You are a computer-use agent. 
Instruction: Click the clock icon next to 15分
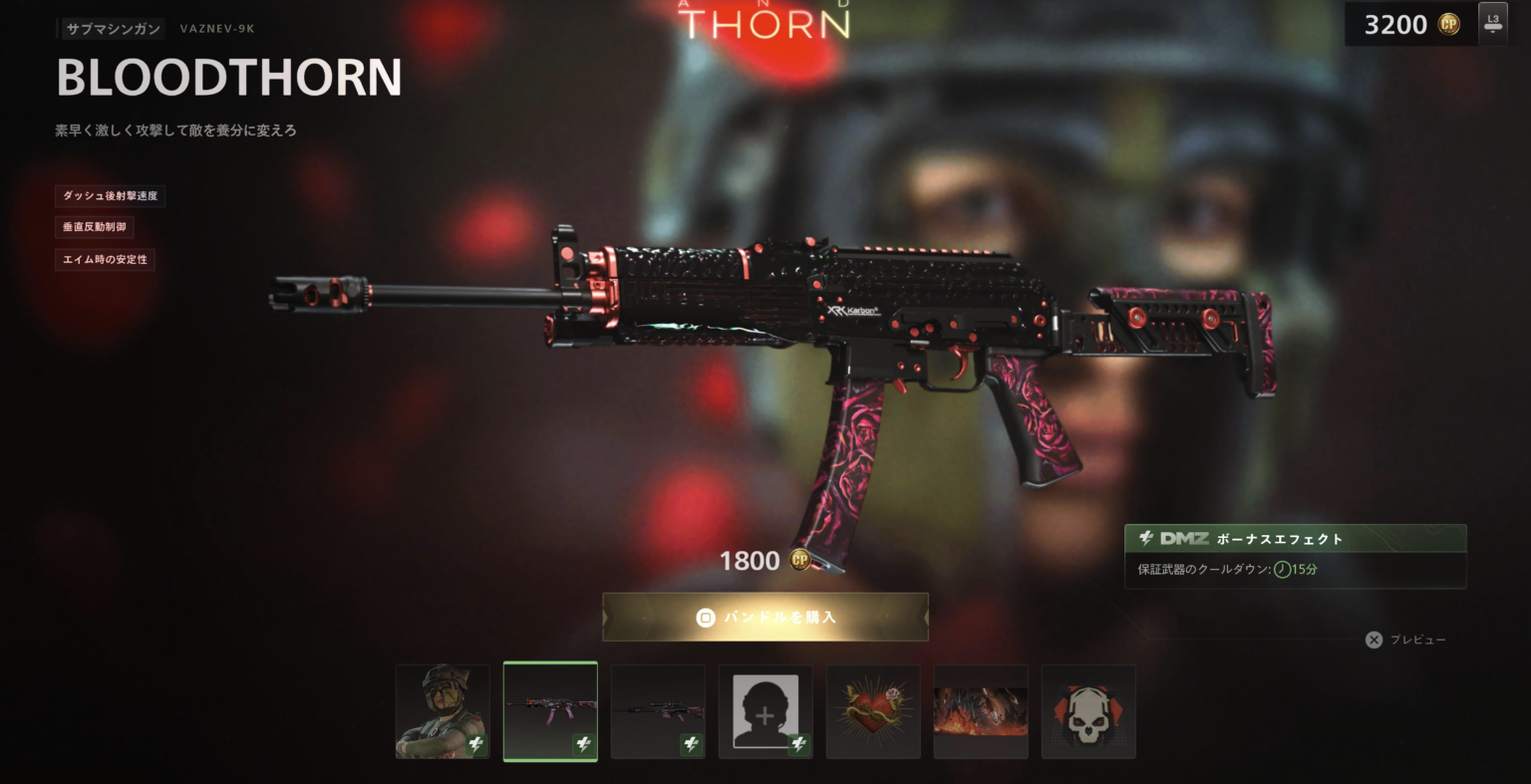(1281, 569)
